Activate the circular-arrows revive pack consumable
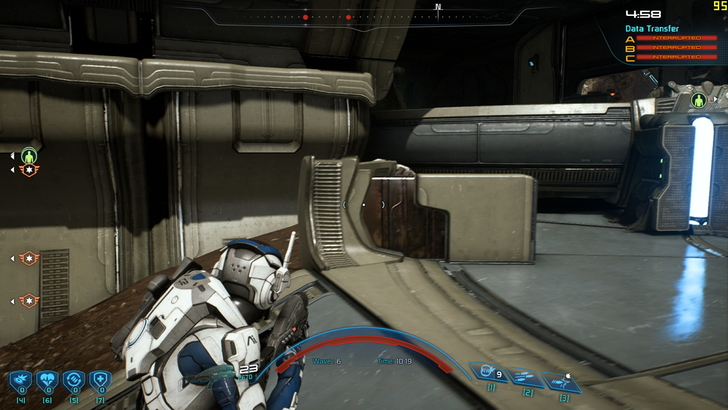Image resolution: width=728 pixels, height=410 pixels. tap(72, 381)
